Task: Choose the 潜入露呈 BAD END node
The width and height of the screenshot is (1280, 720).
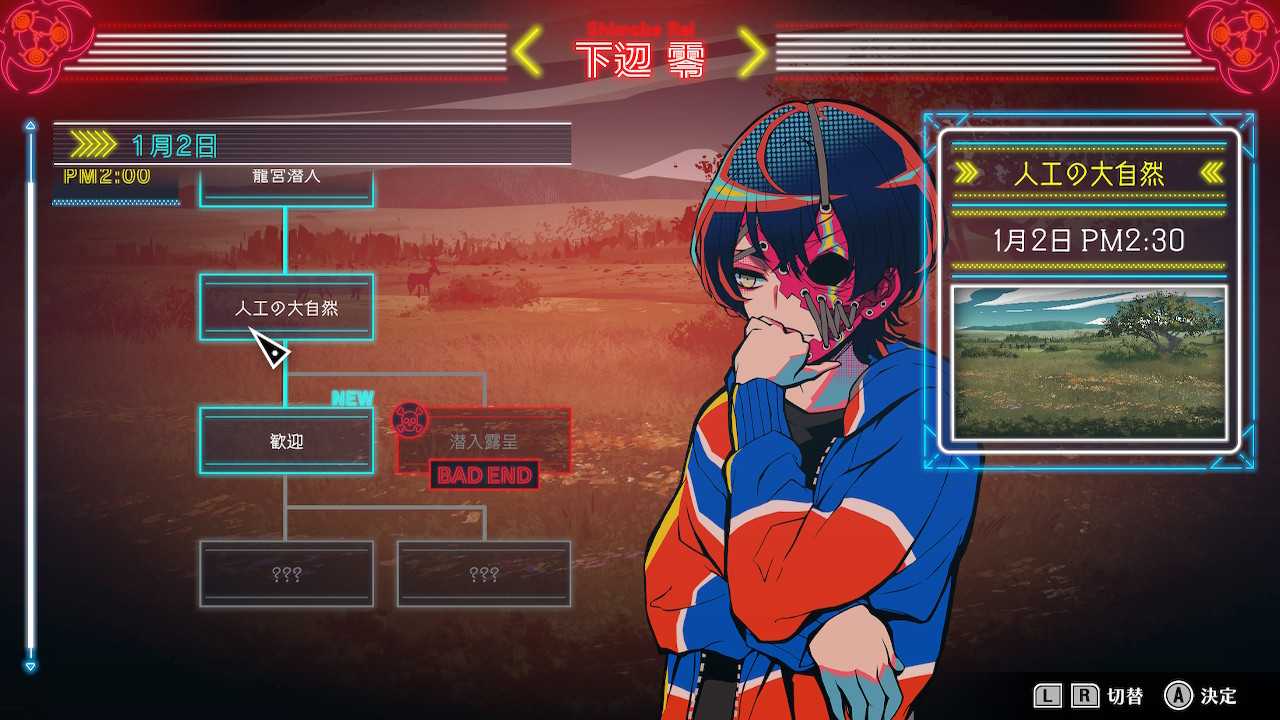Action: click(484, 441)
